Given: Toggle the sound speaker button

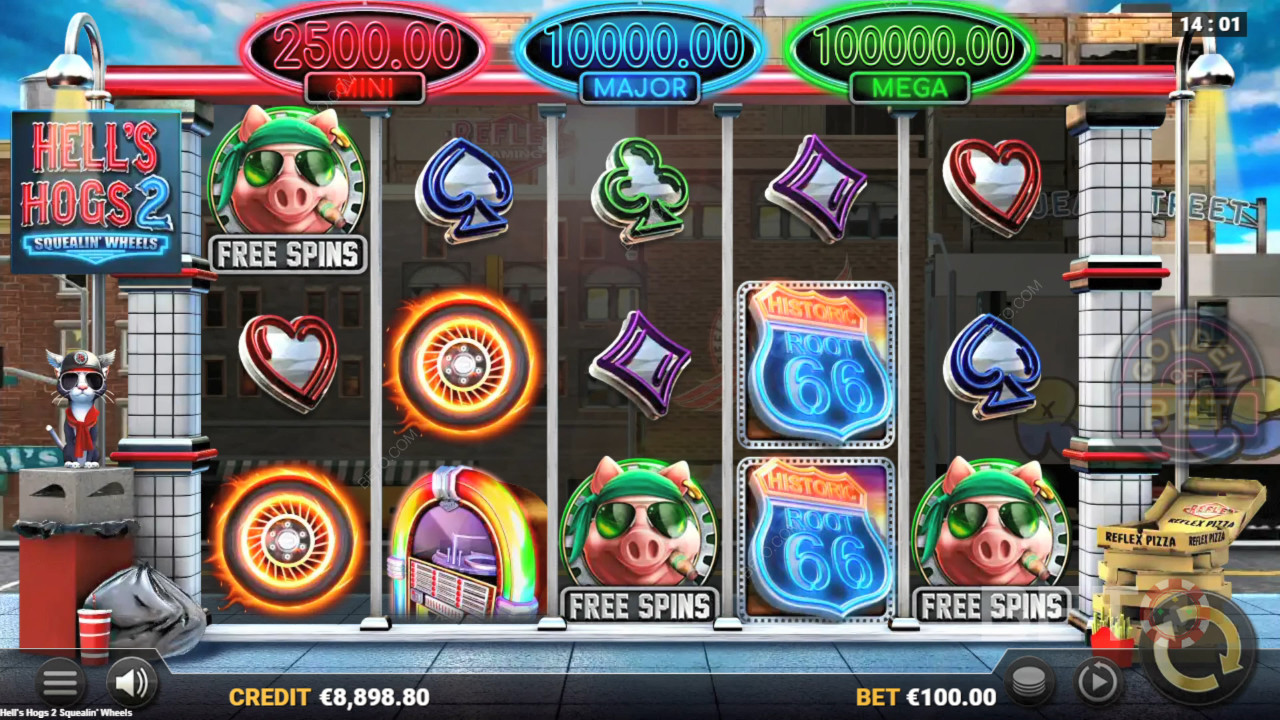Looking at the screenshot, I should (132, 683).
